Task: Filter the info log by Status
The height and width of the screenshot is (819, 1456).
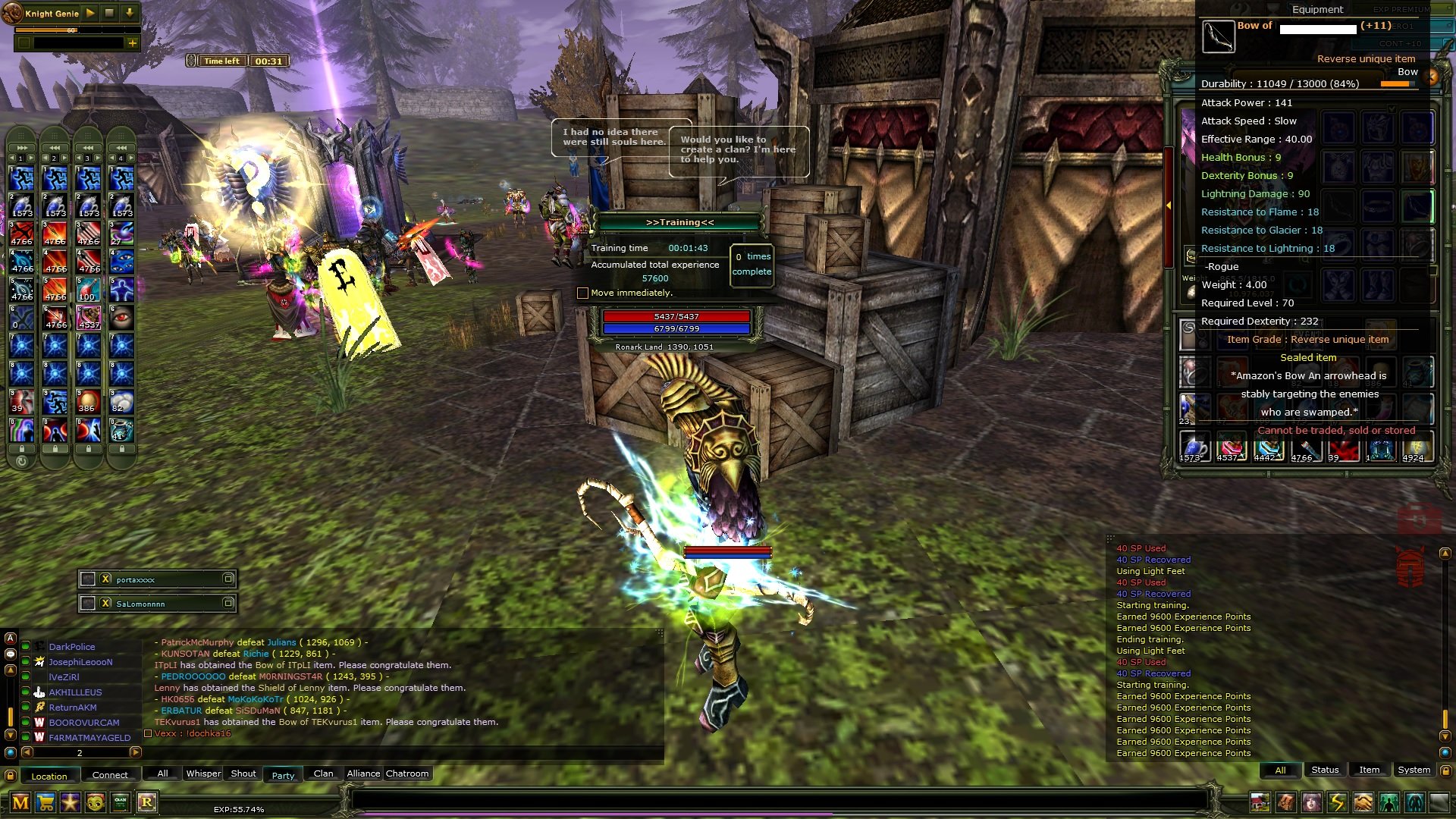Action: 1325,770
